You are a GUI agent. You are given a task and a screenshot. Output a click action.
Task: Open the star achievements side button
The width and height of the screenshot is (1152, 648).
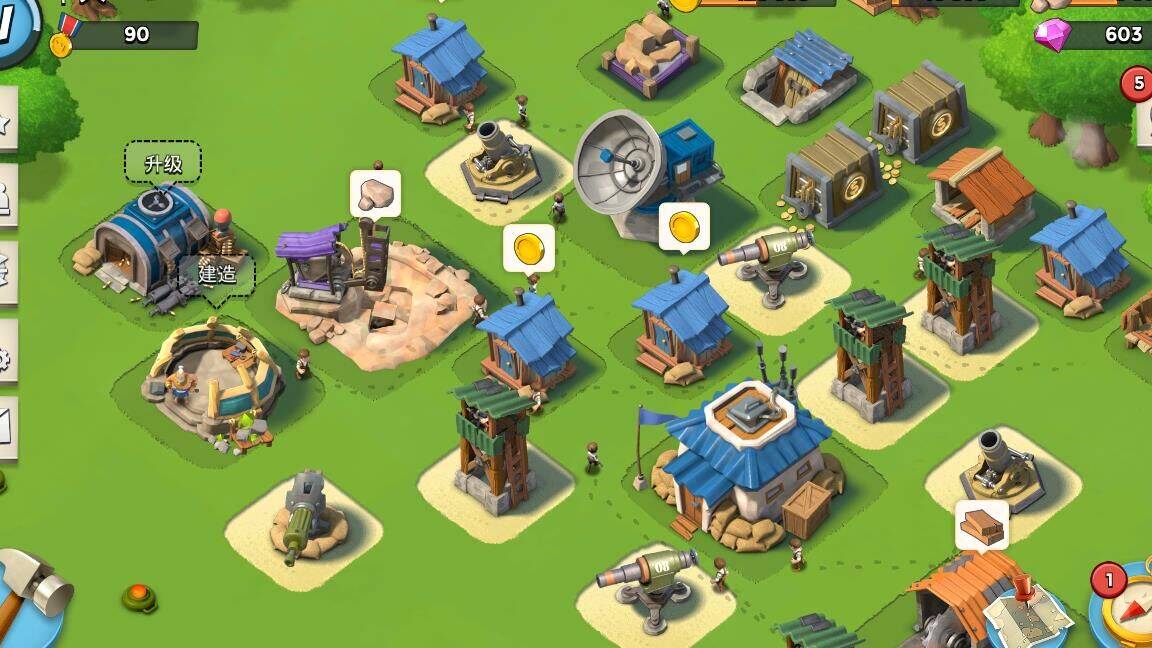(5, 121)
